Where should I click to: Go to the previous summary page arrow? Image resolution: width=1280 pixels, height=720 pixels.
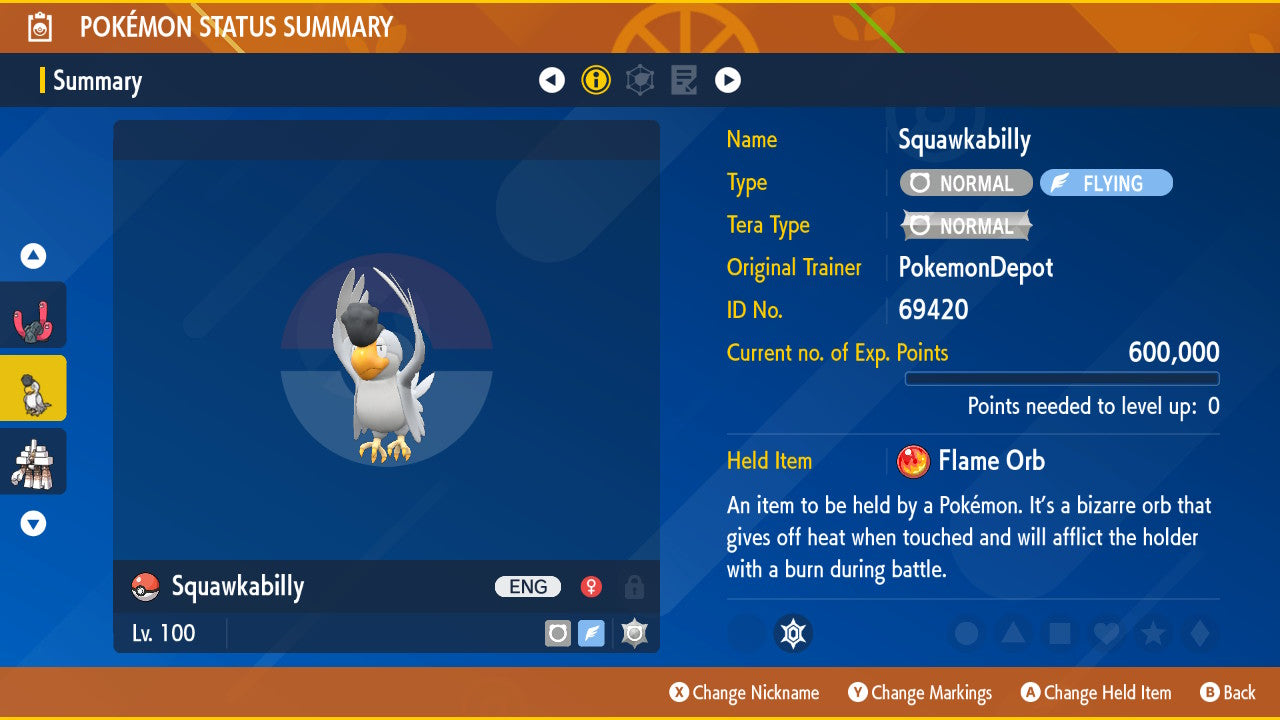(552, 80)
